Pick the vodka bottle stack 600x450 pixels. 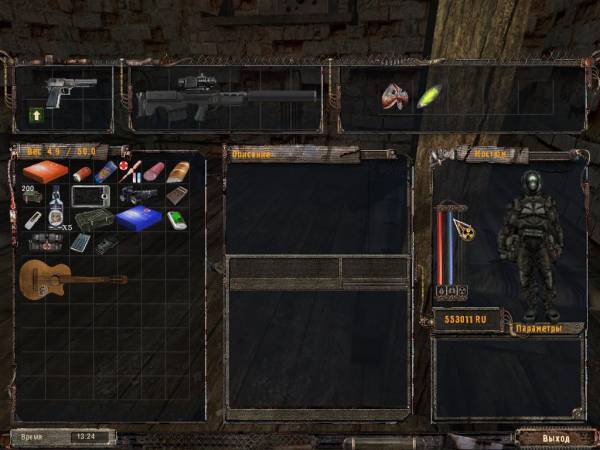(x=57, y=208)
